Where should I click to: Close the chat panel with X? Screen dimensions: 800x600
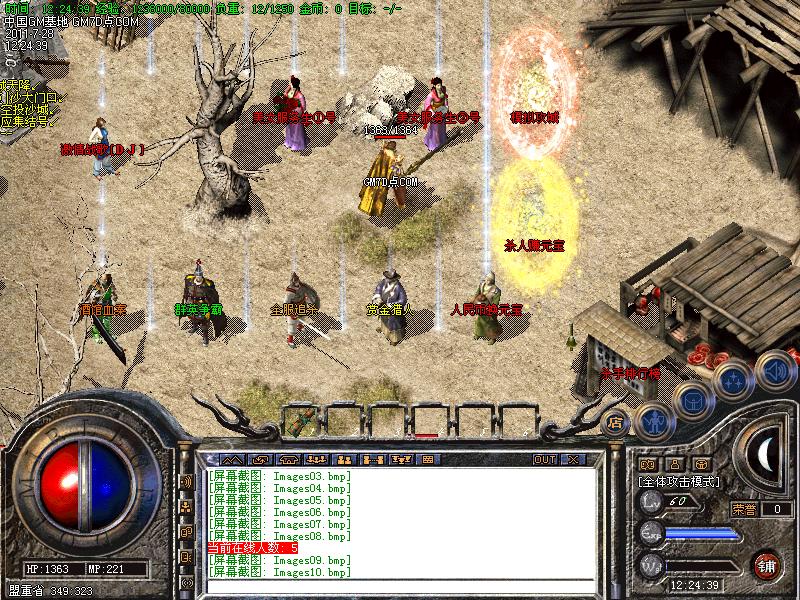[573, 459]
